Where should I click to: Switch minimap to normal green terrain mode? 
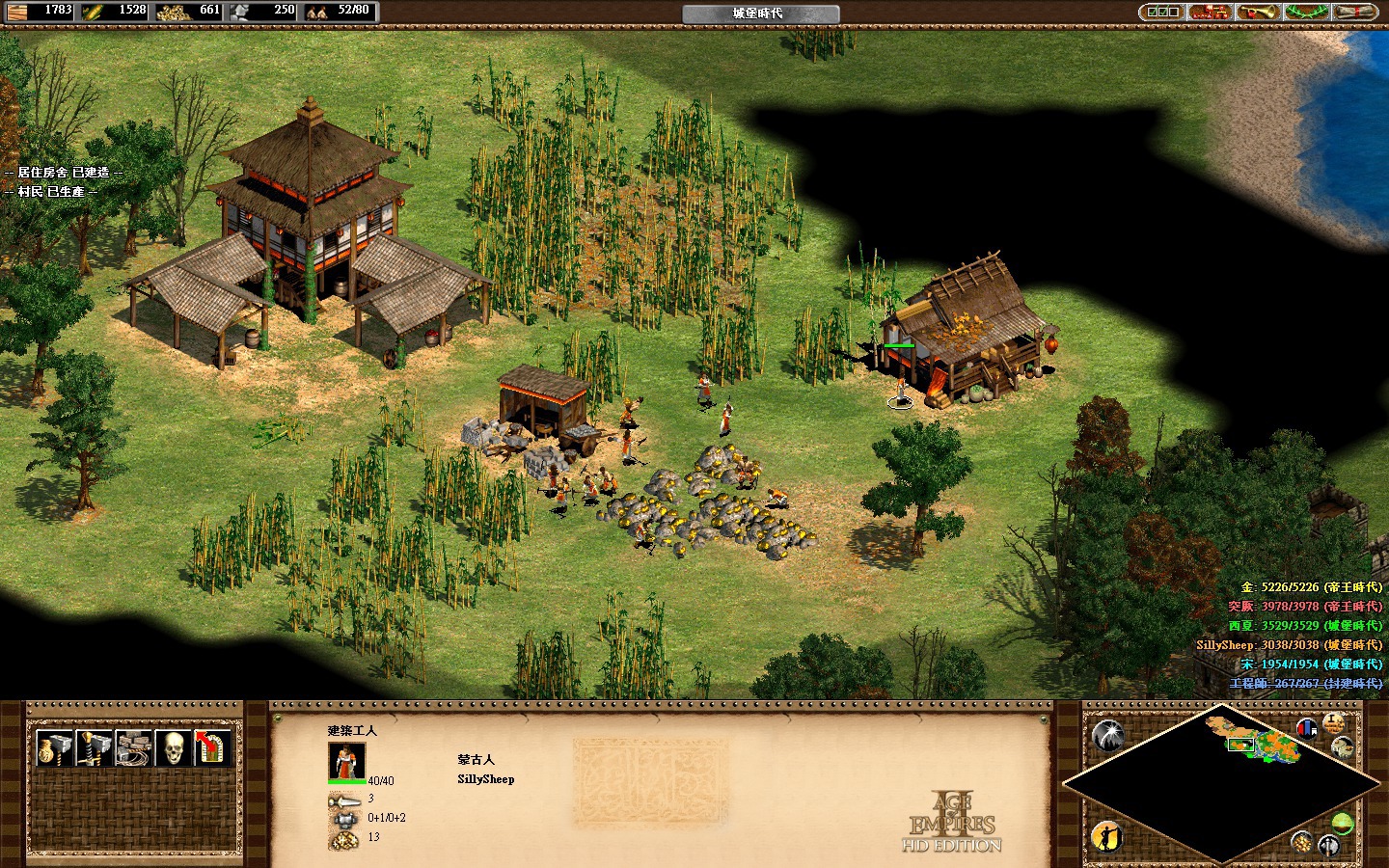tap(1342, 823)
